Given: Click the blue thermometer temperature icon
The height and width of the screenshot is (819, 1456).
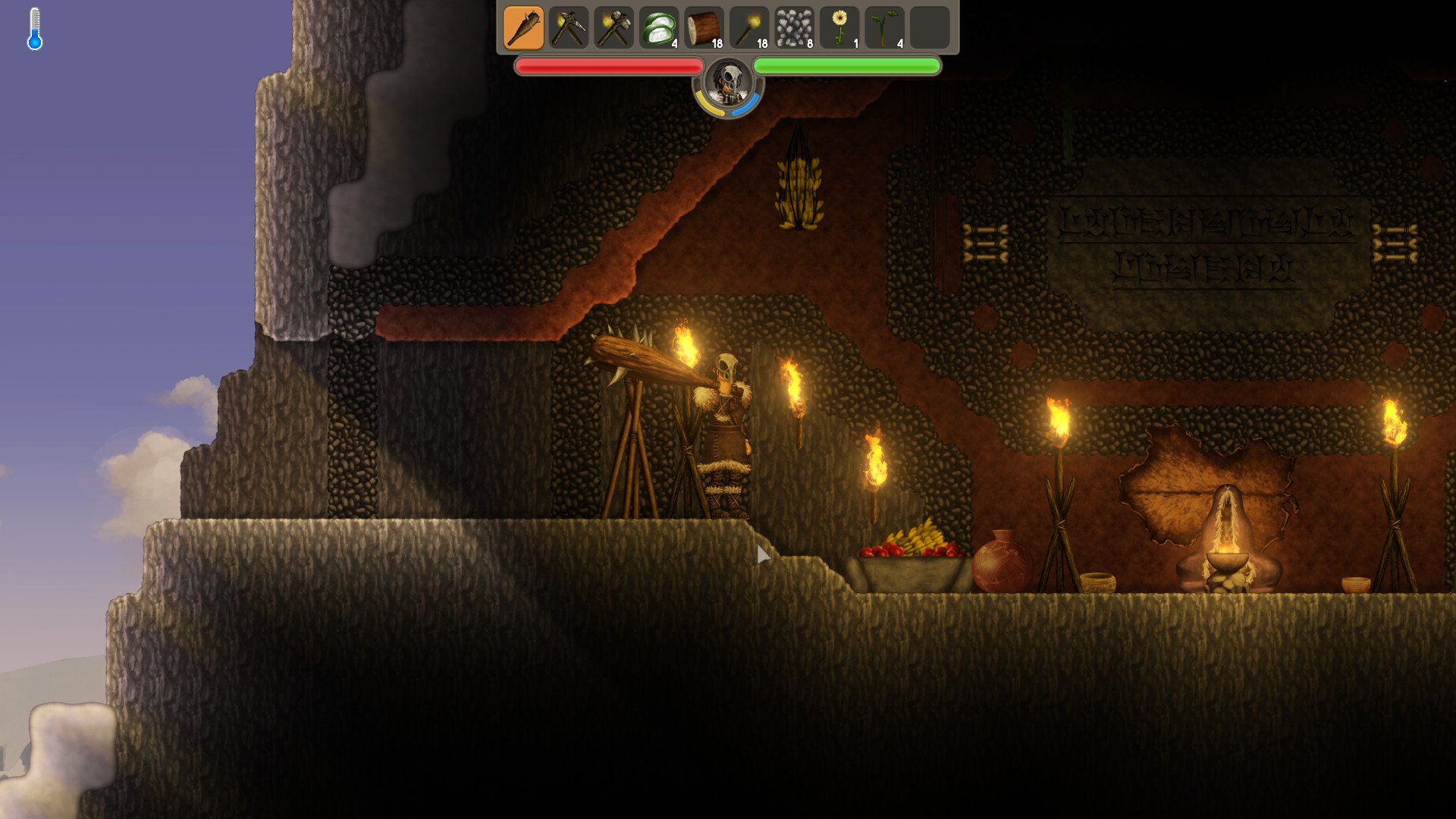Looking at the screenshot, I should coord(35,30).
